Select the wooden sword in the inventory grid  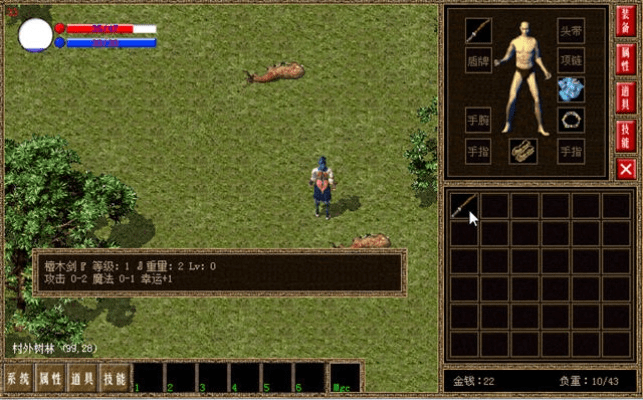tap(464, 207)
